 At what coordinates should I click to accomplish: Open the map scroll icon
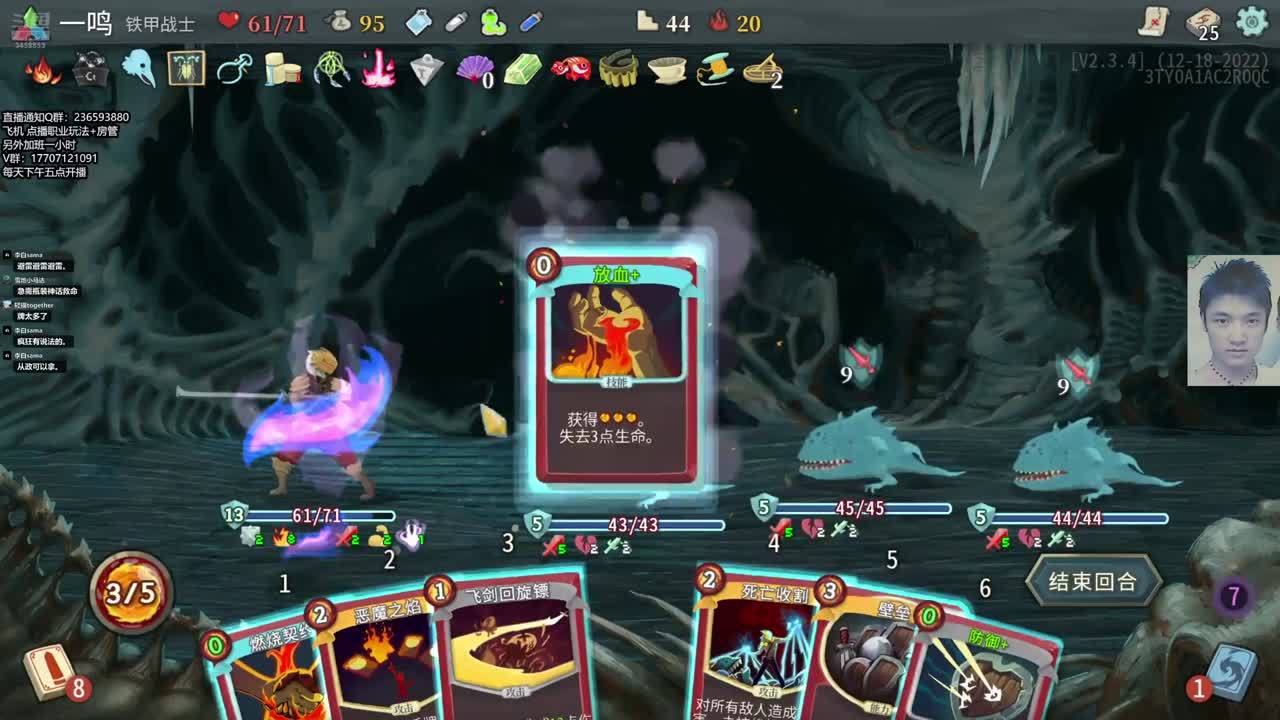tap(1153, 21)
